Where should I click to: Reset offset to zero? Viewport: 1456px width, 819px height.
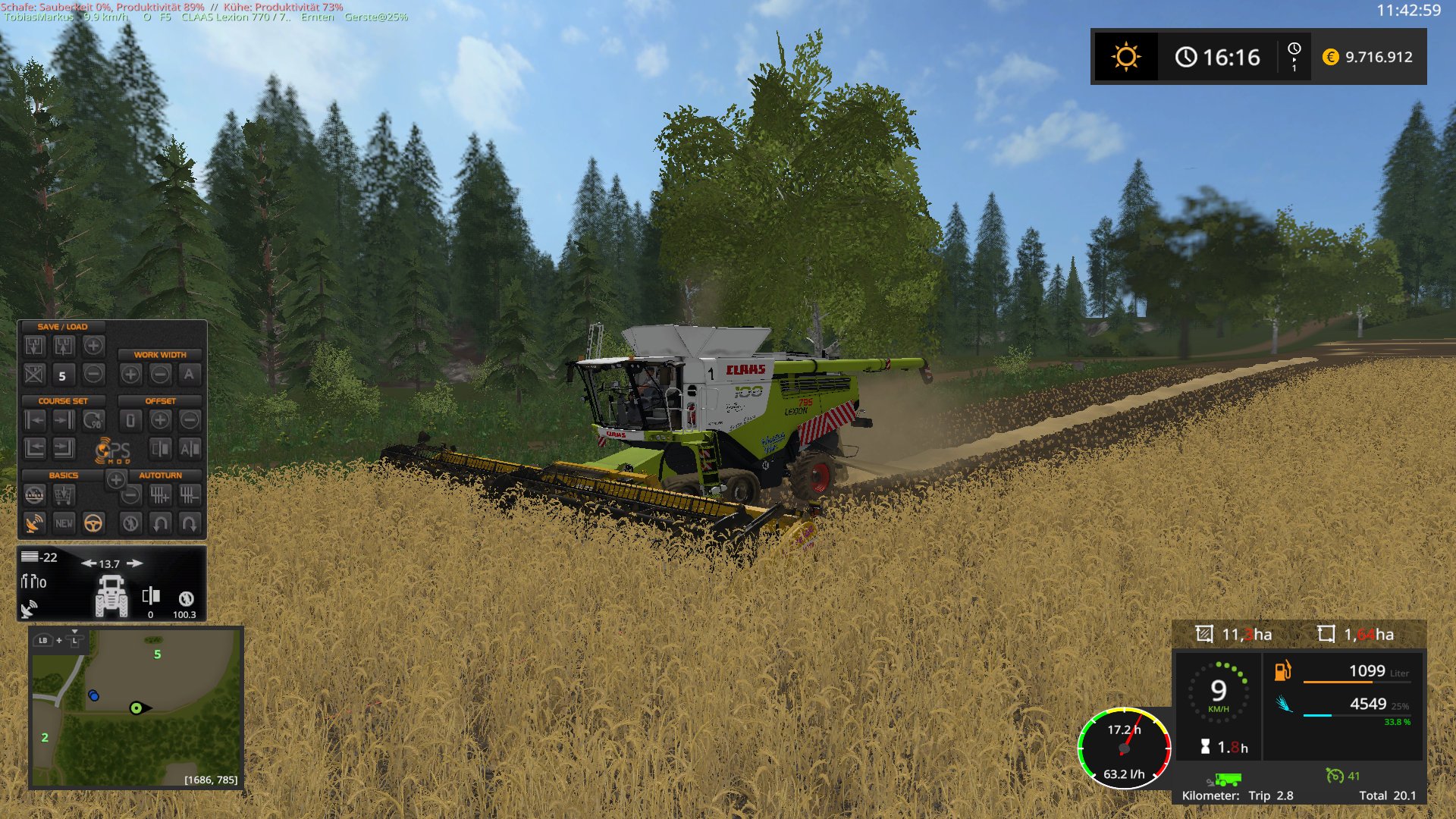coord(130,420)
